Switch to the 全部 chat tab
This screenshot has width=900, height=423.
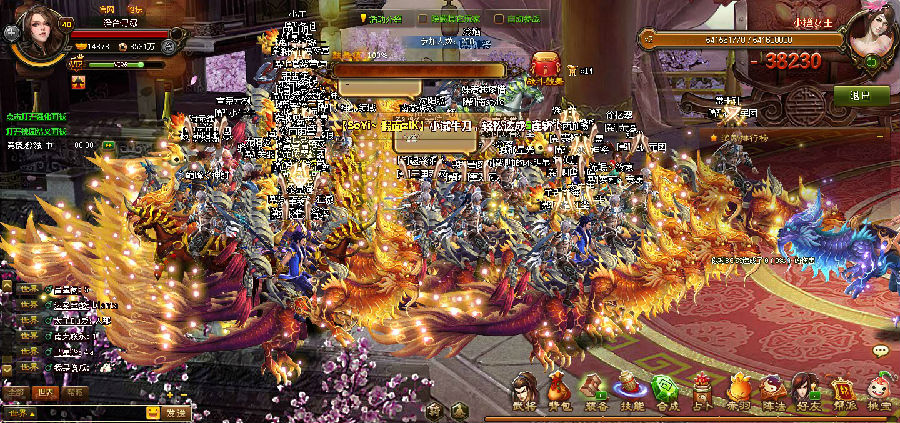tap(16, 392)
